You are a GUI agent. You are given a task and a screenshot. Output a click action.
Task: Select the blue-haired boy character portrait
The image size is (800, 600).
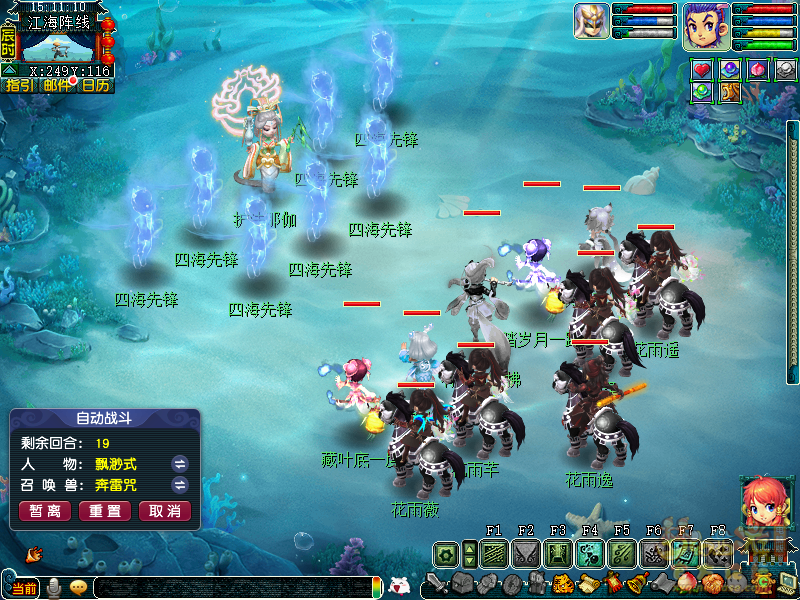(707, 25)
